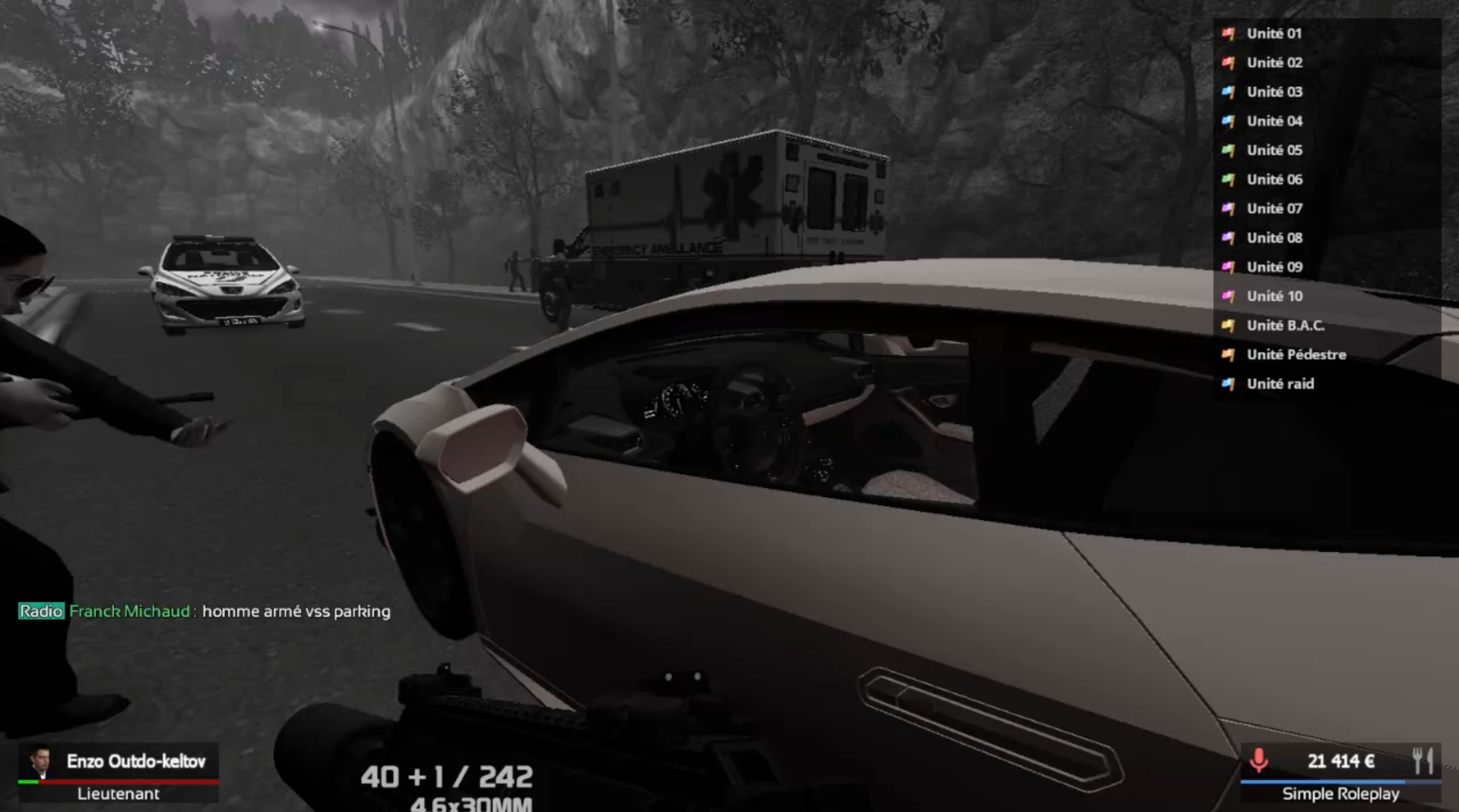1459x812 pixels.
Task: Select Unité 10
Action: [x=1274, y=297]
